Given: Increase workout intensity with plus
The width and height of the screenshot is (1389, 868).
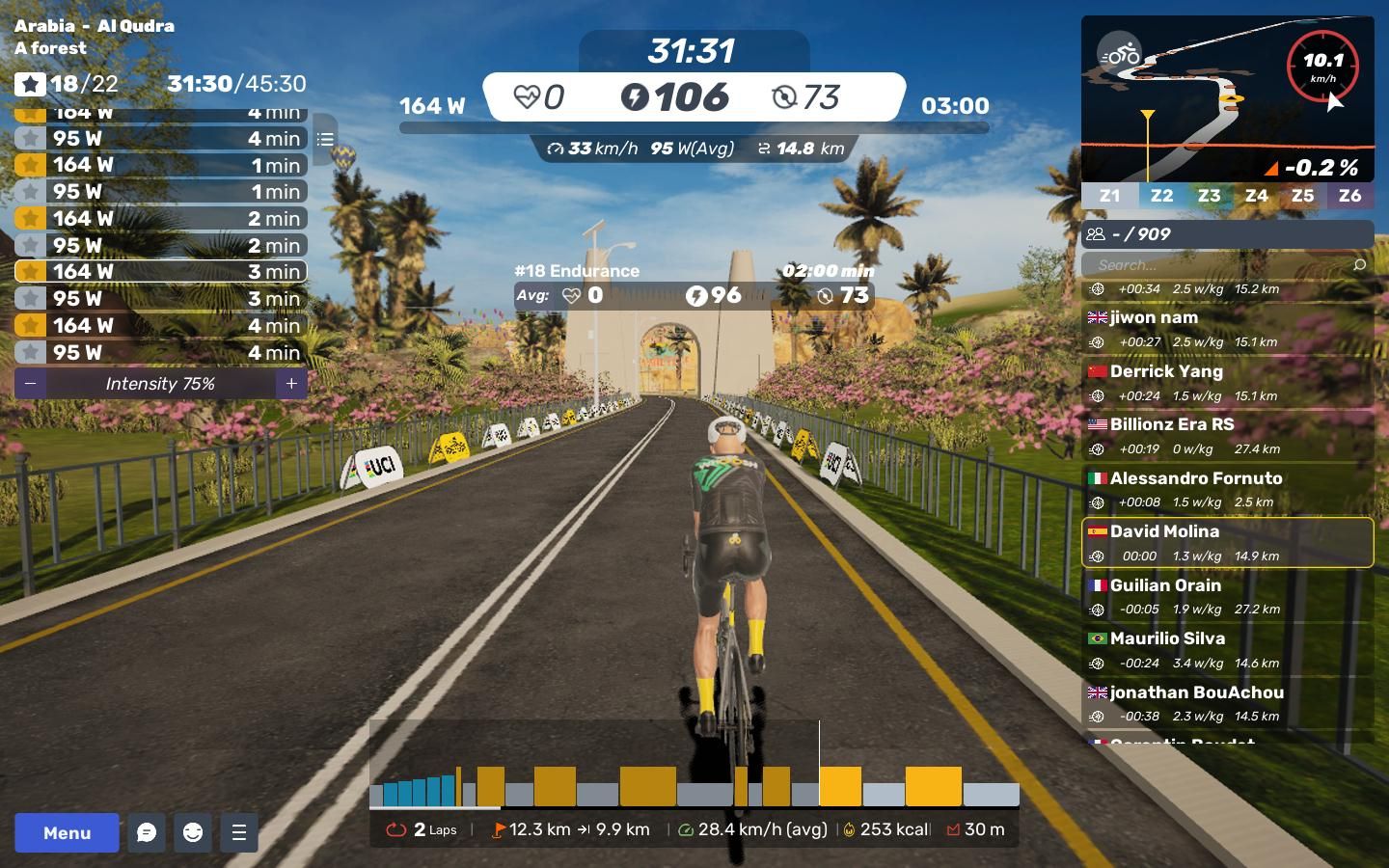Looking at the screenshot, I should (291, 384).
